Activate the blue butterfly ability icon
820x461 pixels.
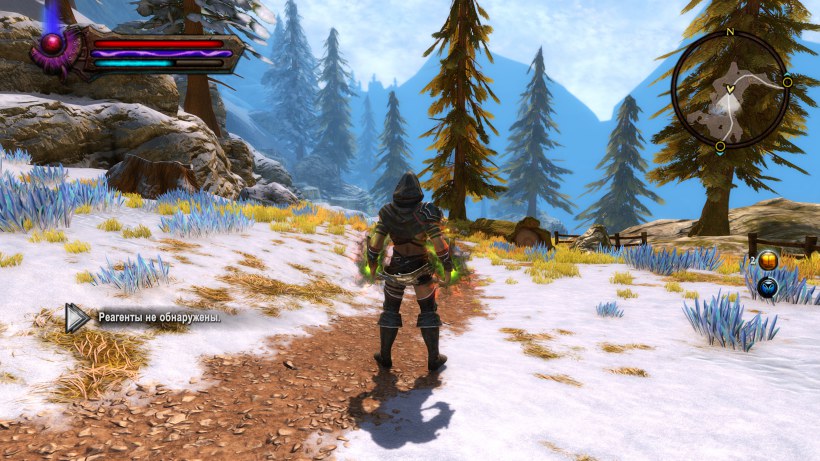[x=768, y=288]
